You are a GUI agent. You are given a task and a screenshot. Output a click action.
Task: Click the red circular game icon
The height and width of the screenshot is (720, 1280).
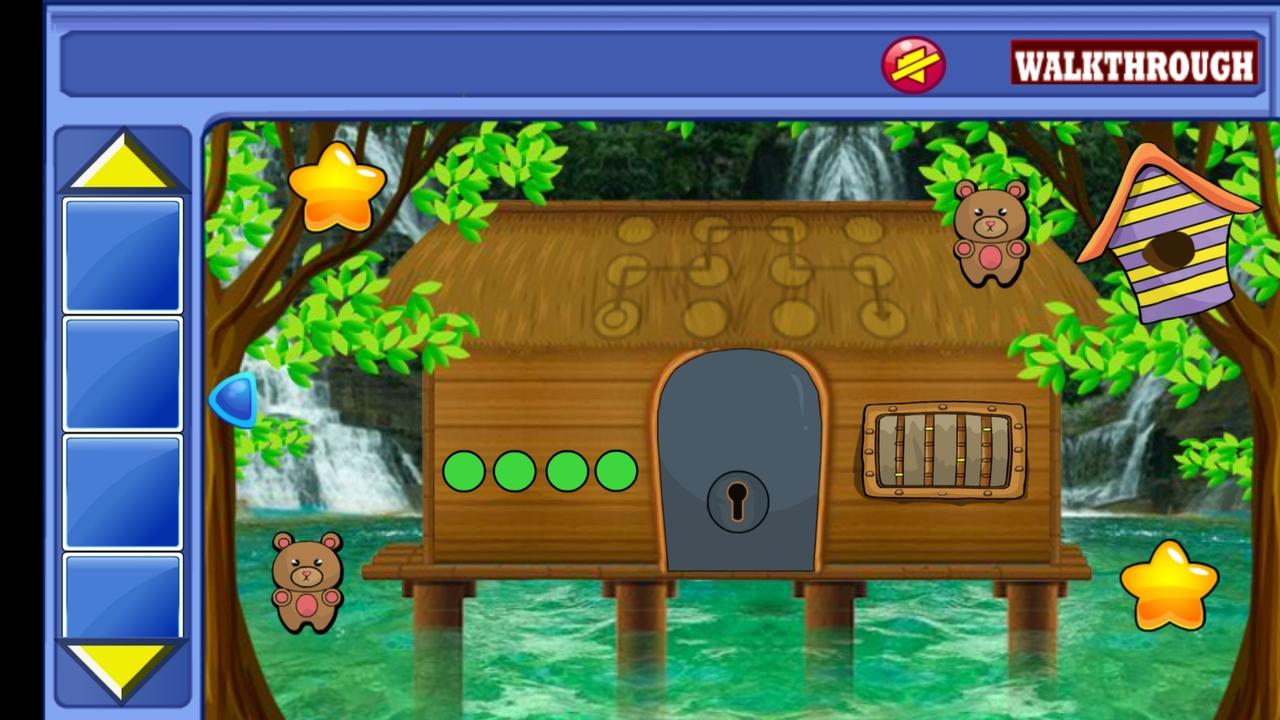click(x=912, y=64)
